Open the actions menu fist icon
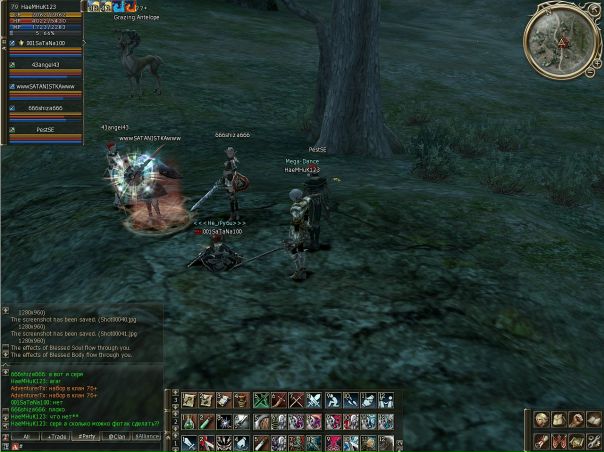 (x=574, y=420)
